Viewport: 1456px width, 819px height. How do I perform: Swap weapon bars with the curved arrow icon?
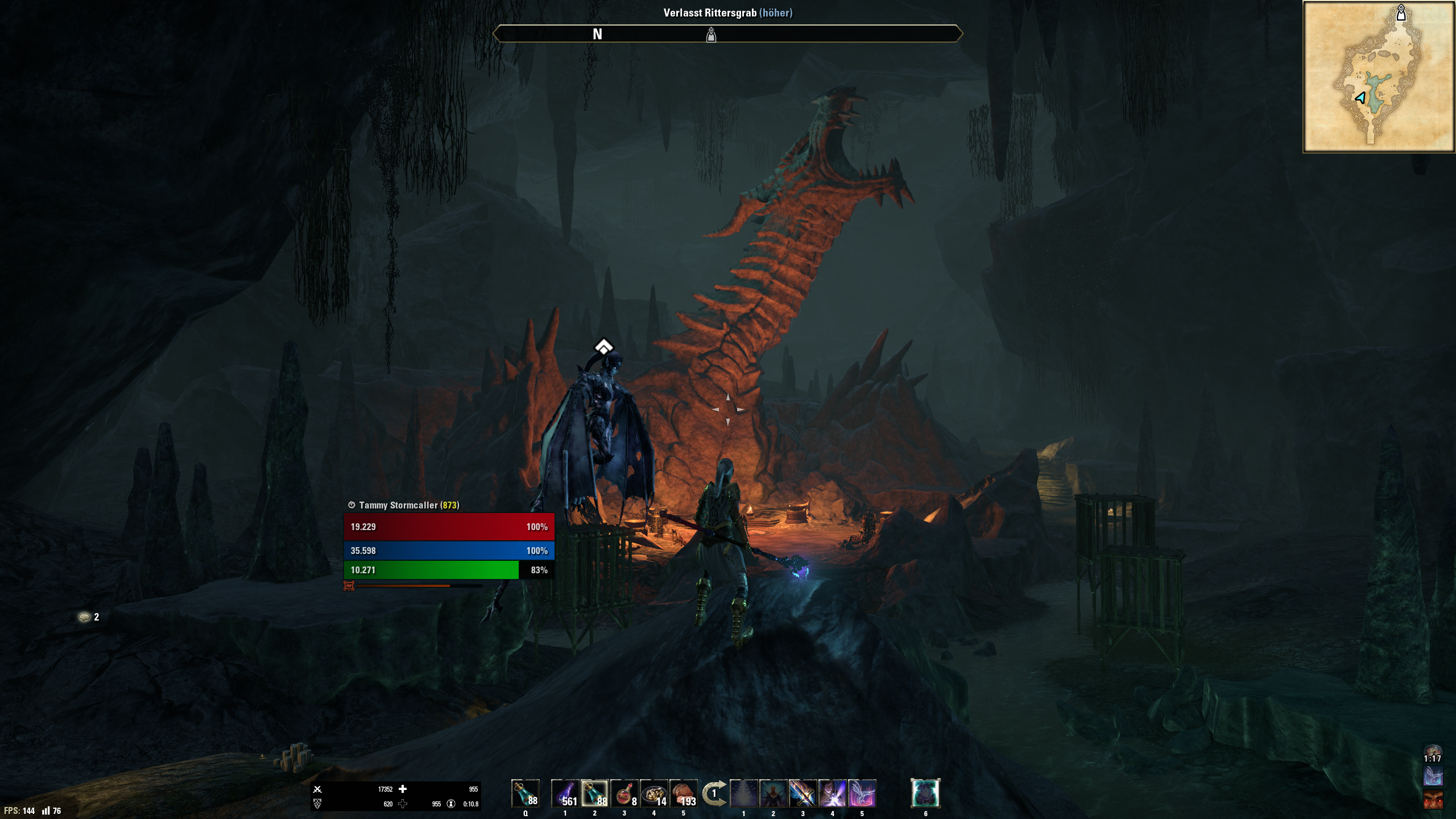coord(714,793)
